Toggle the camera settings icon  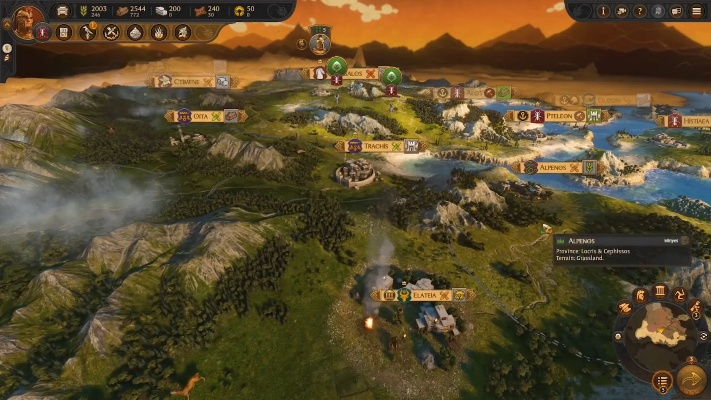tap(622, 11)
